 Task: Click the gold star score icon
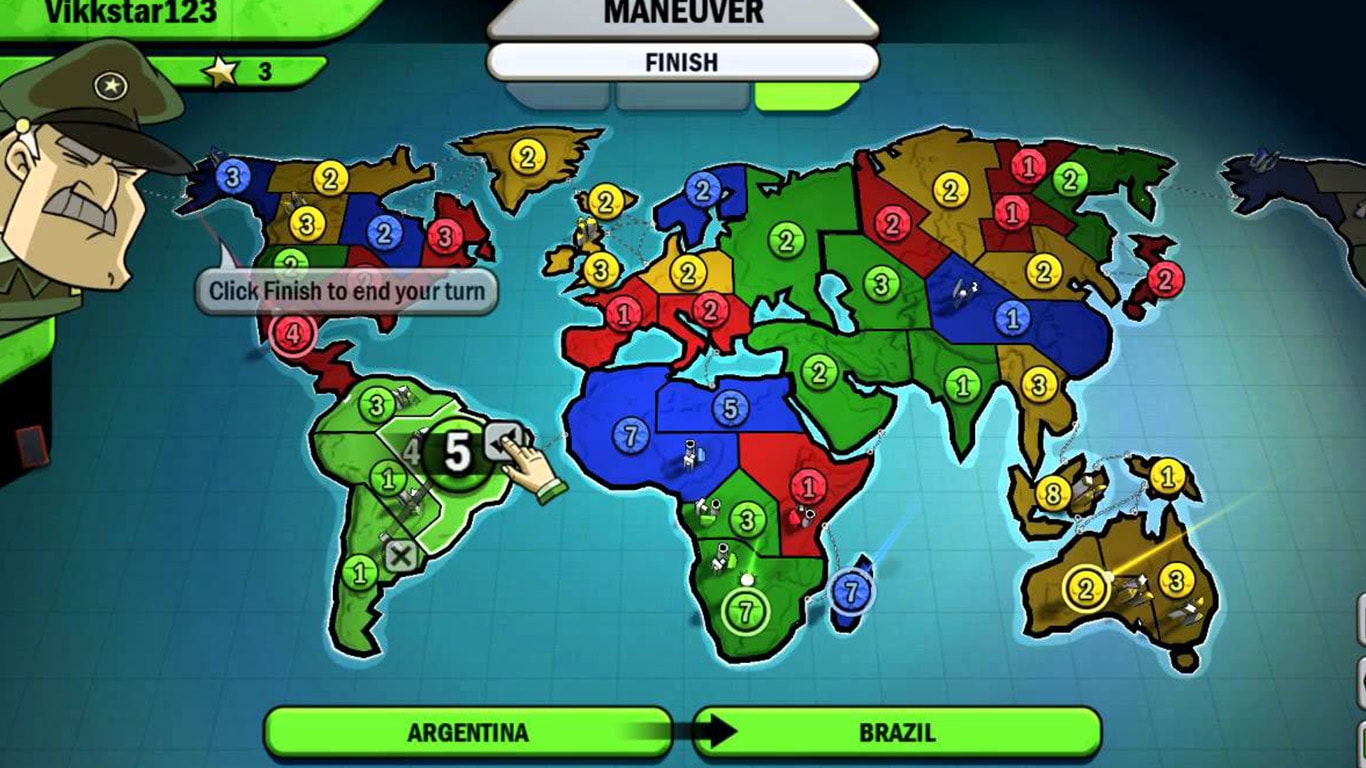pyautogui.click(x=224, y=68)
